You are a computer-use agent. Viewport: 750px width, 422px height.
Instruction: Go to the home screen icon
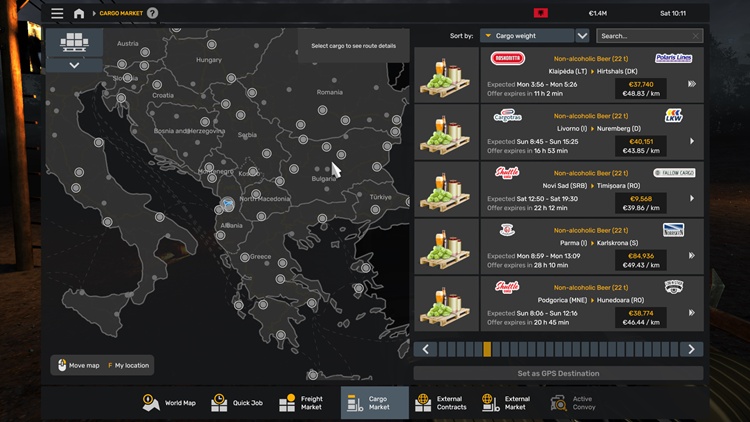coord(79,13)
